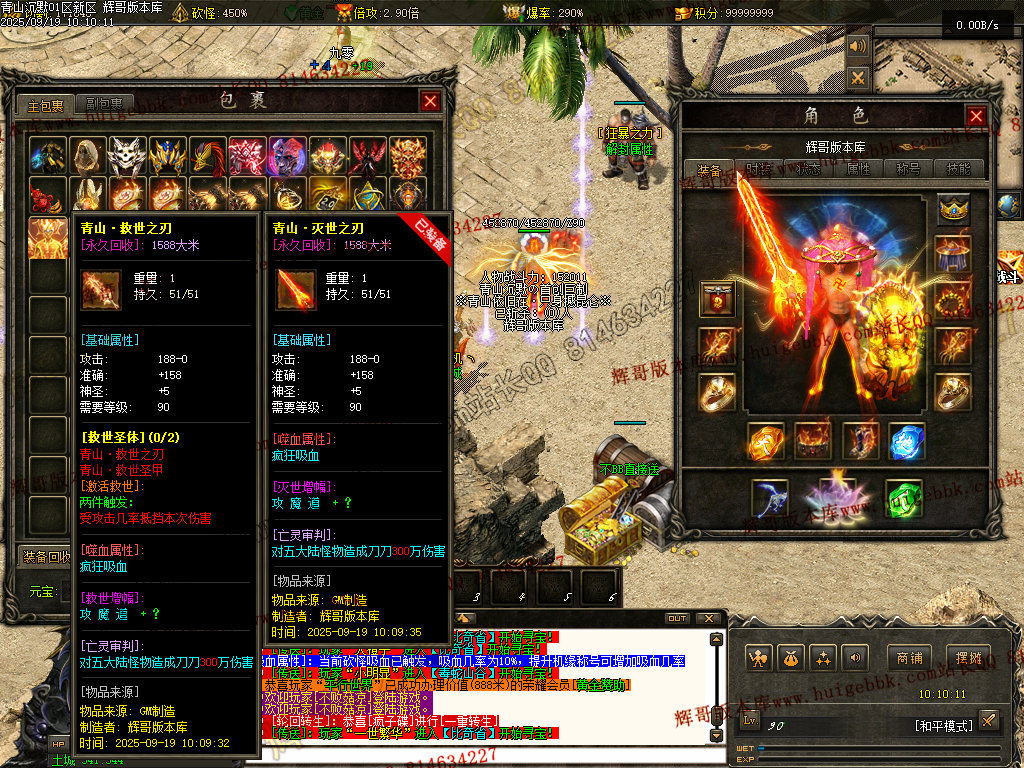The image size is (1024, 768).
Task: Pick the hooded cloak item in bag
Action: pos(87,155)
